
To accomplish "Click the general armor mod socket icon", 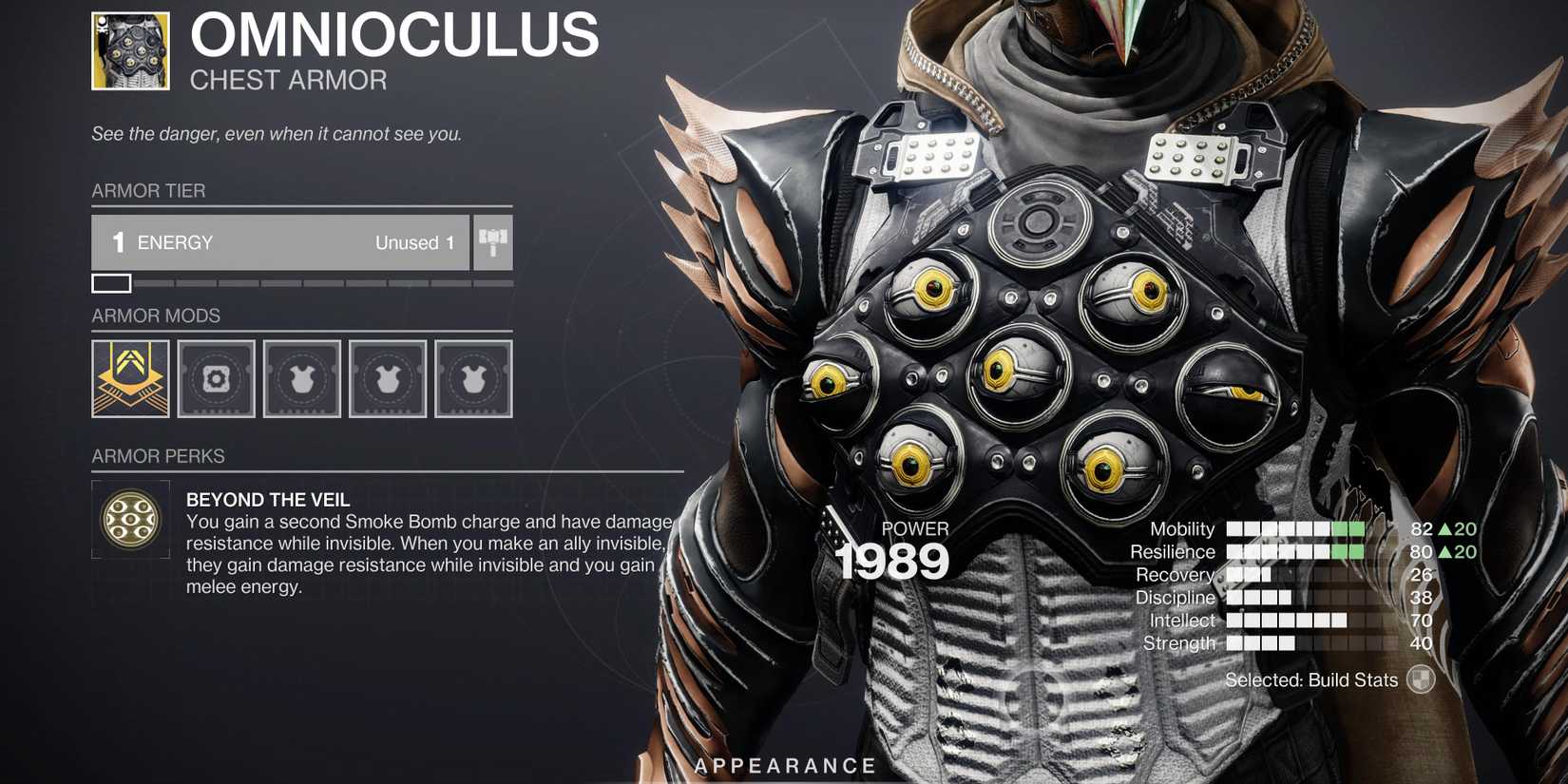I will click(216, 379).
